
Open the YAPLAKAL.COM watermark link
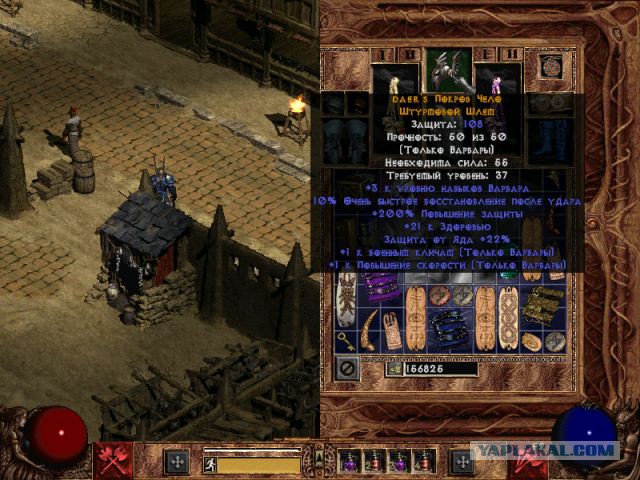coord(559,450)
